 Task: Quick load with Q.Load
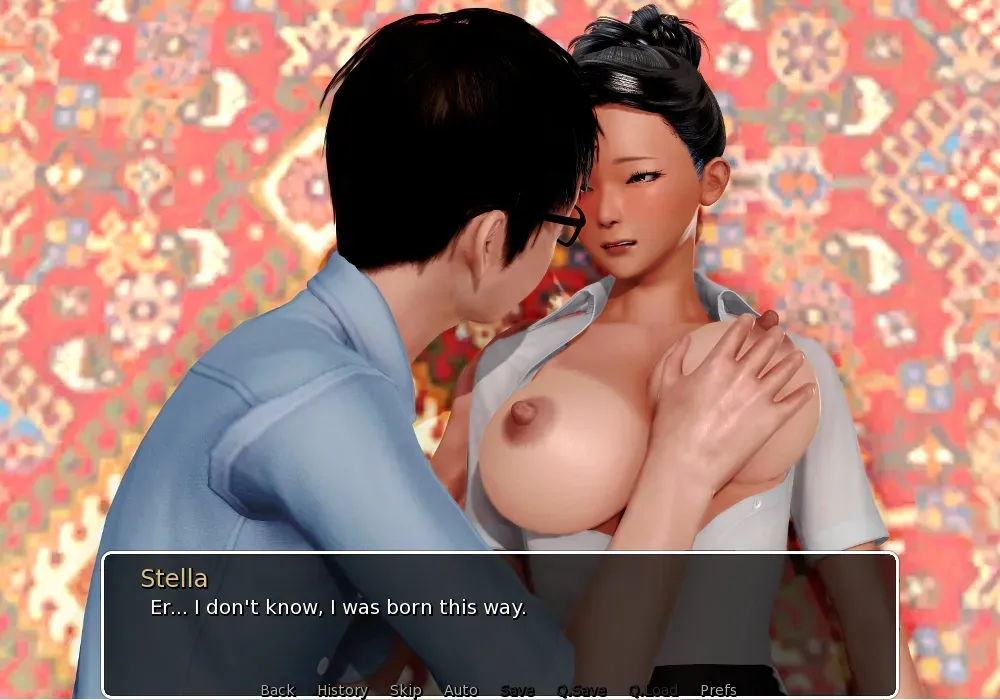653,690
